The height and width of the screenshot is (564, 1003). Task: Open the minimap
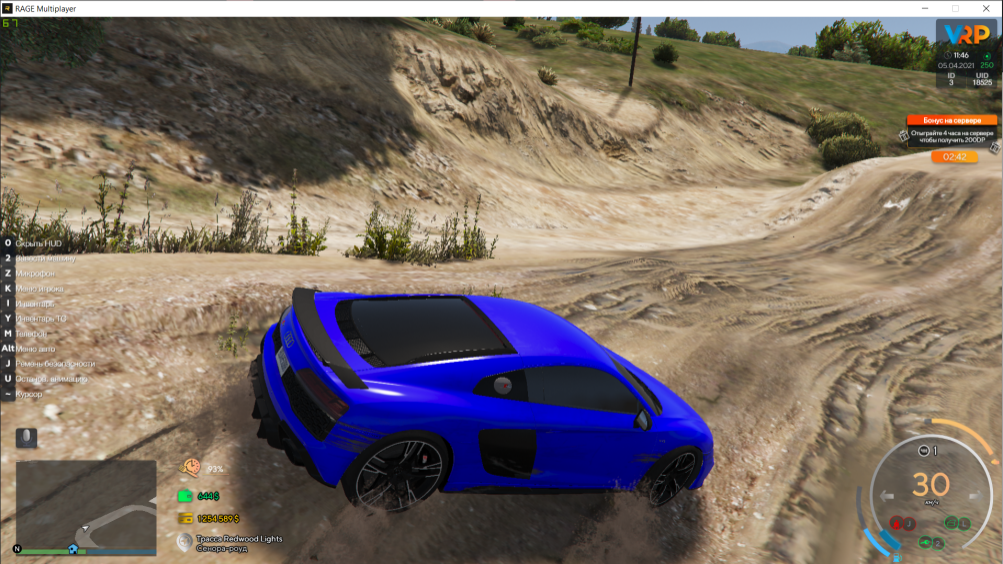pos(86,506)
